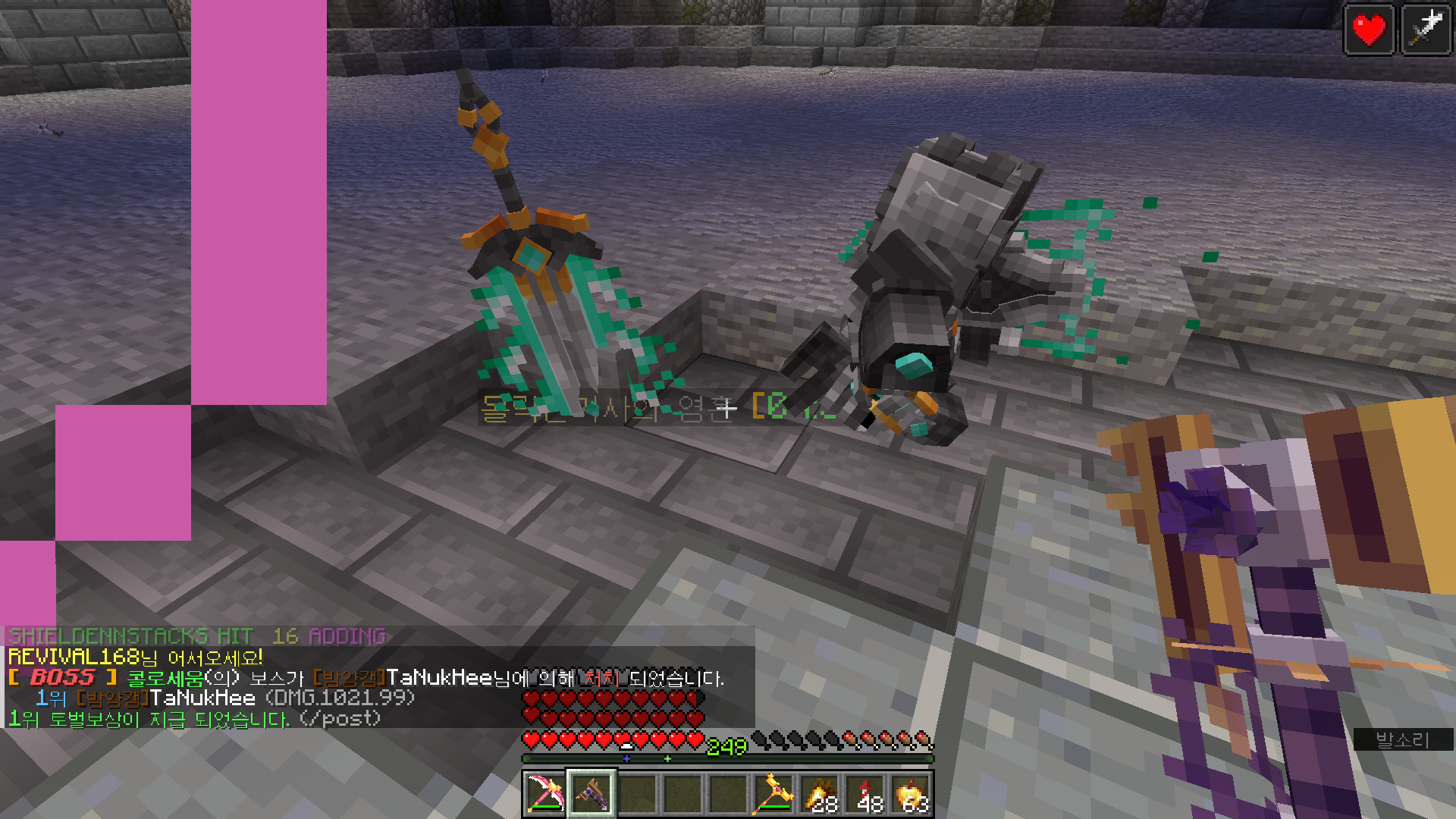The image size is (1456, 819).
Task: Click the sword strength effect icon
Action: pos(1426,30)
